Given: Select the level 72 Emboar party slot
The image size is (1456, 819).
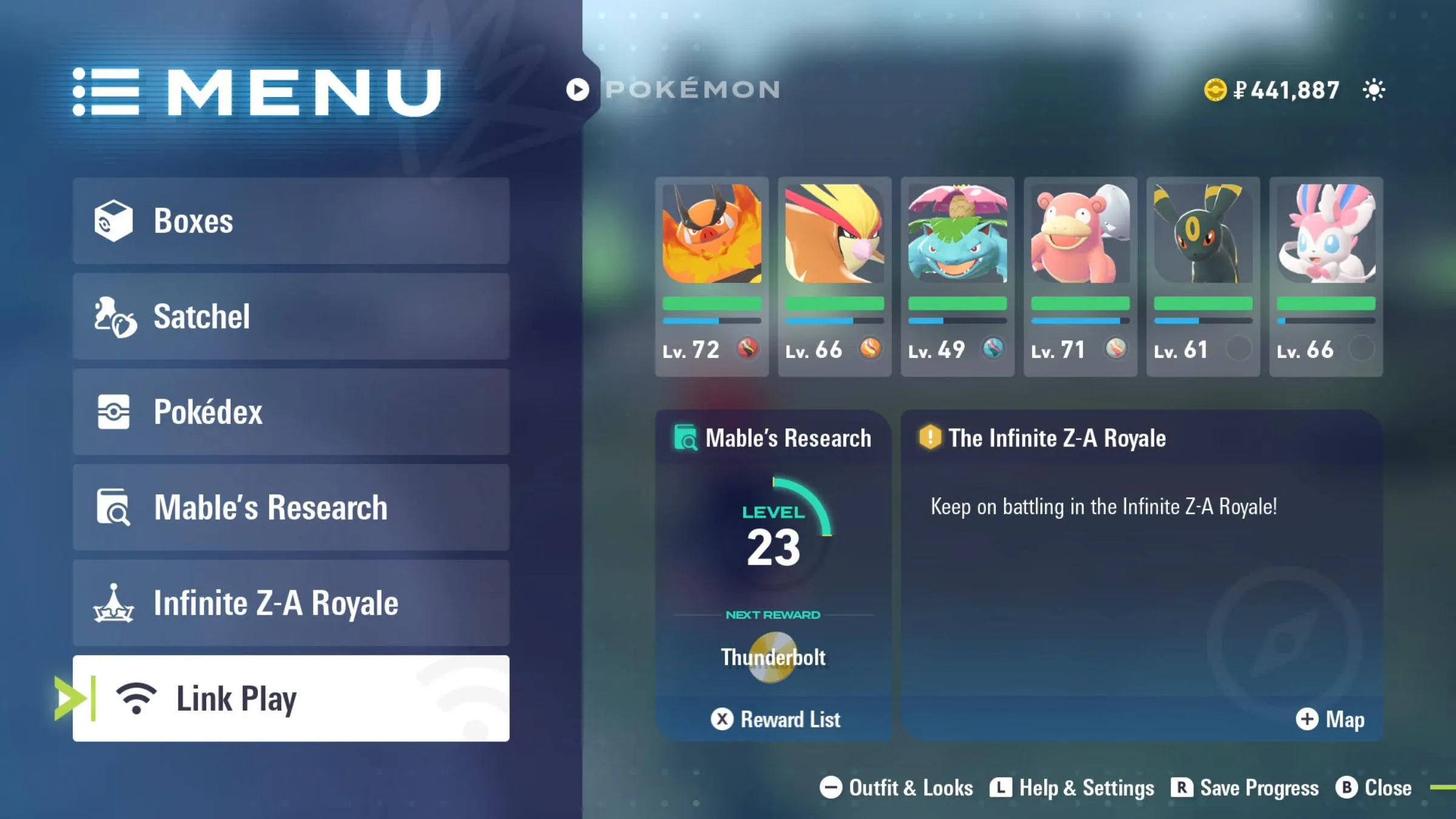Looking at the screenshot, I should (x=712, y=277).
